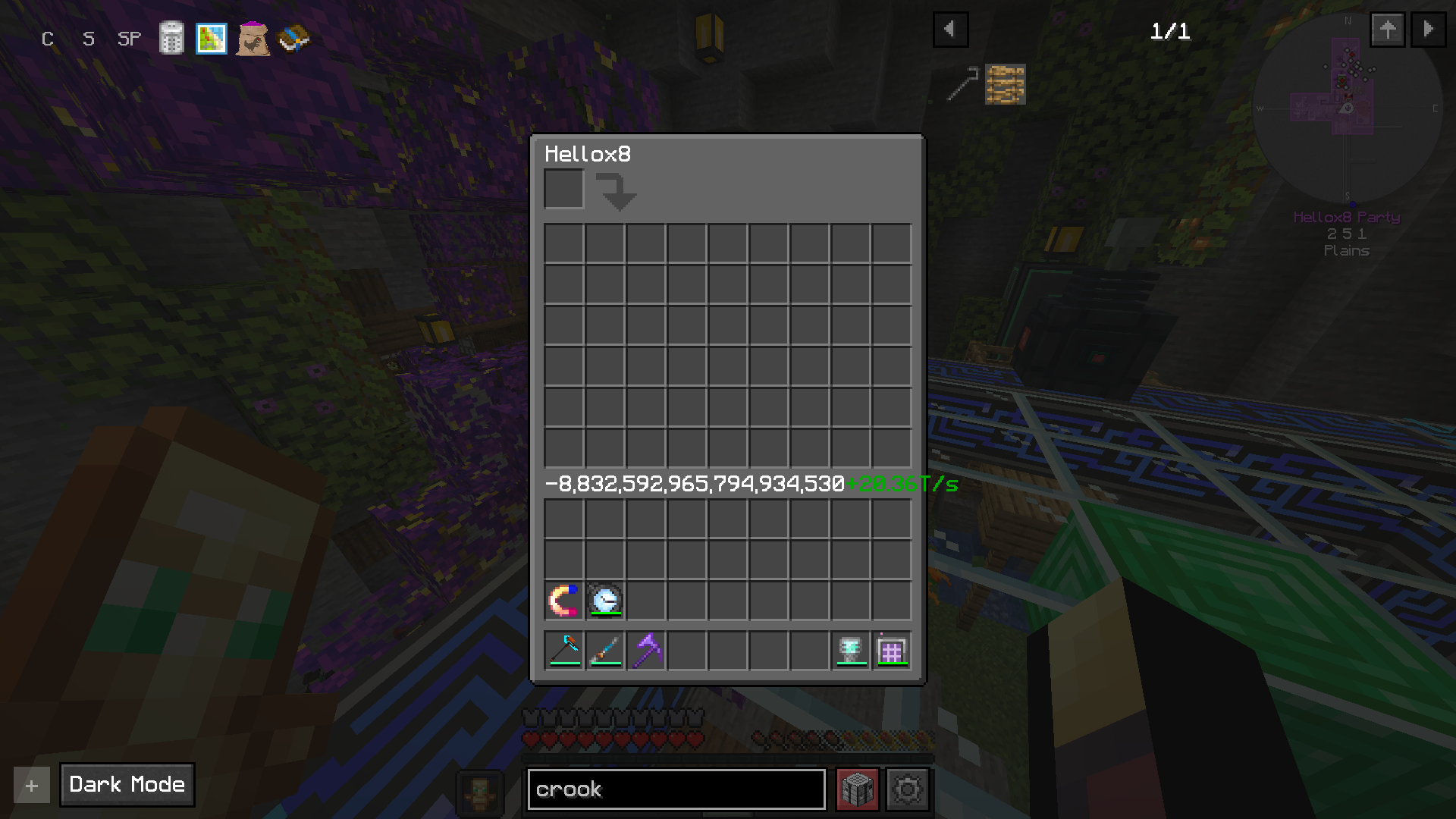
Task: Open the recipe book icon beside the sack
Action: [x=294, y=39]
